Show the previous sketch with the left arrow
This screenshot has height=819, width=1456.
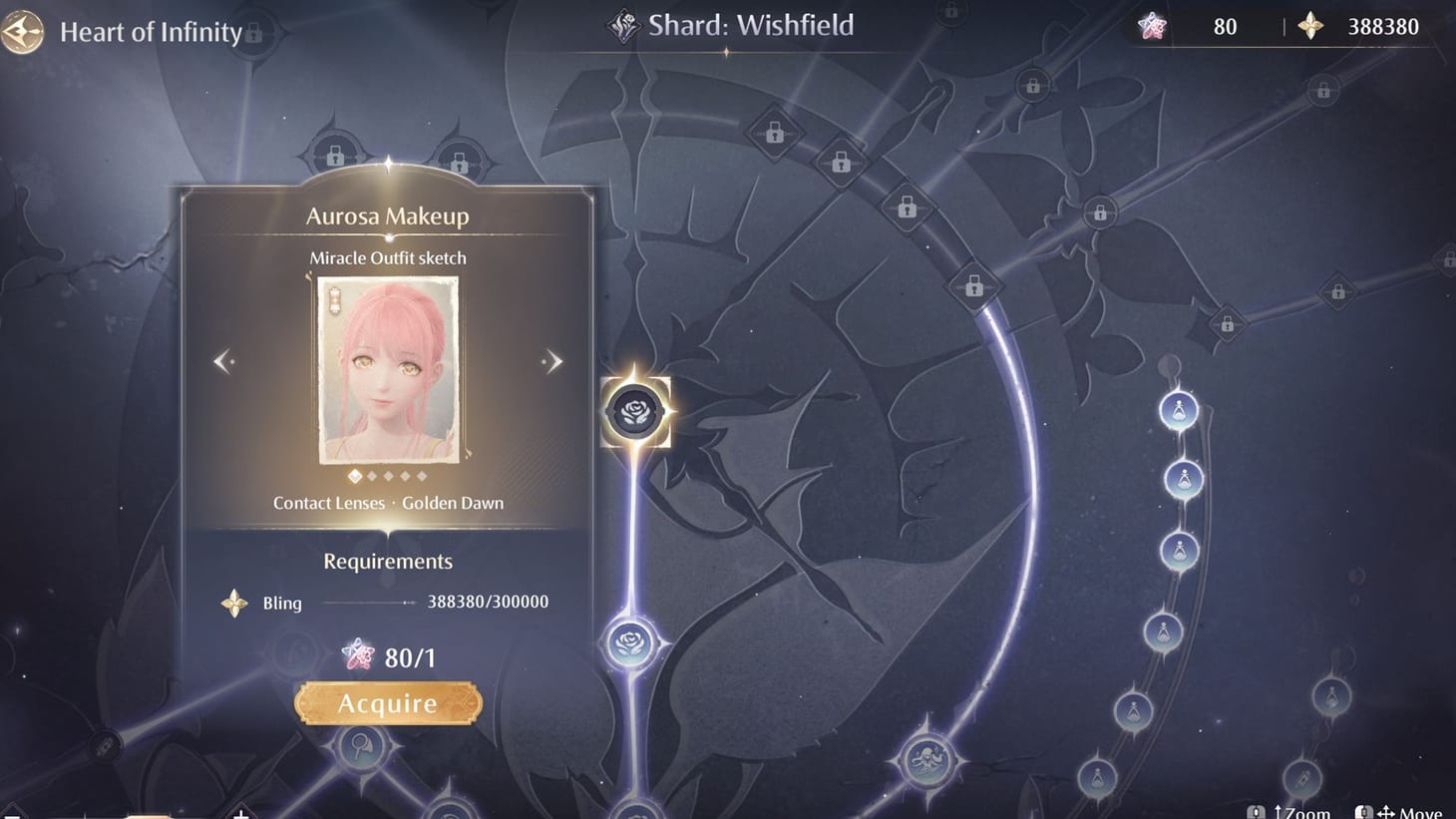[223, 360]
